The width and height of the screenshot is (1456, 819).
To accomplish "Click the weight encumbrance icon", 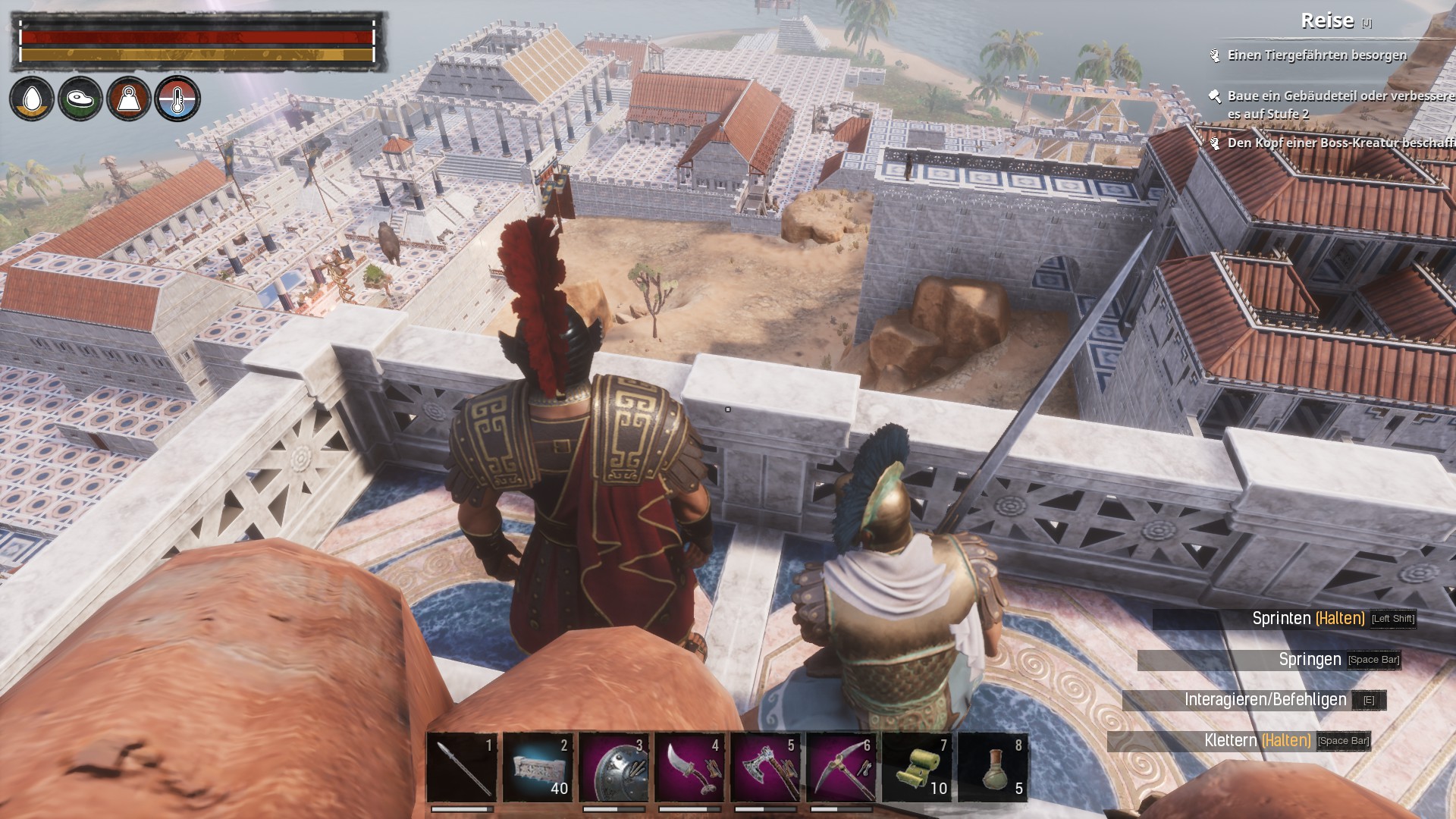I will coord(129,99).
